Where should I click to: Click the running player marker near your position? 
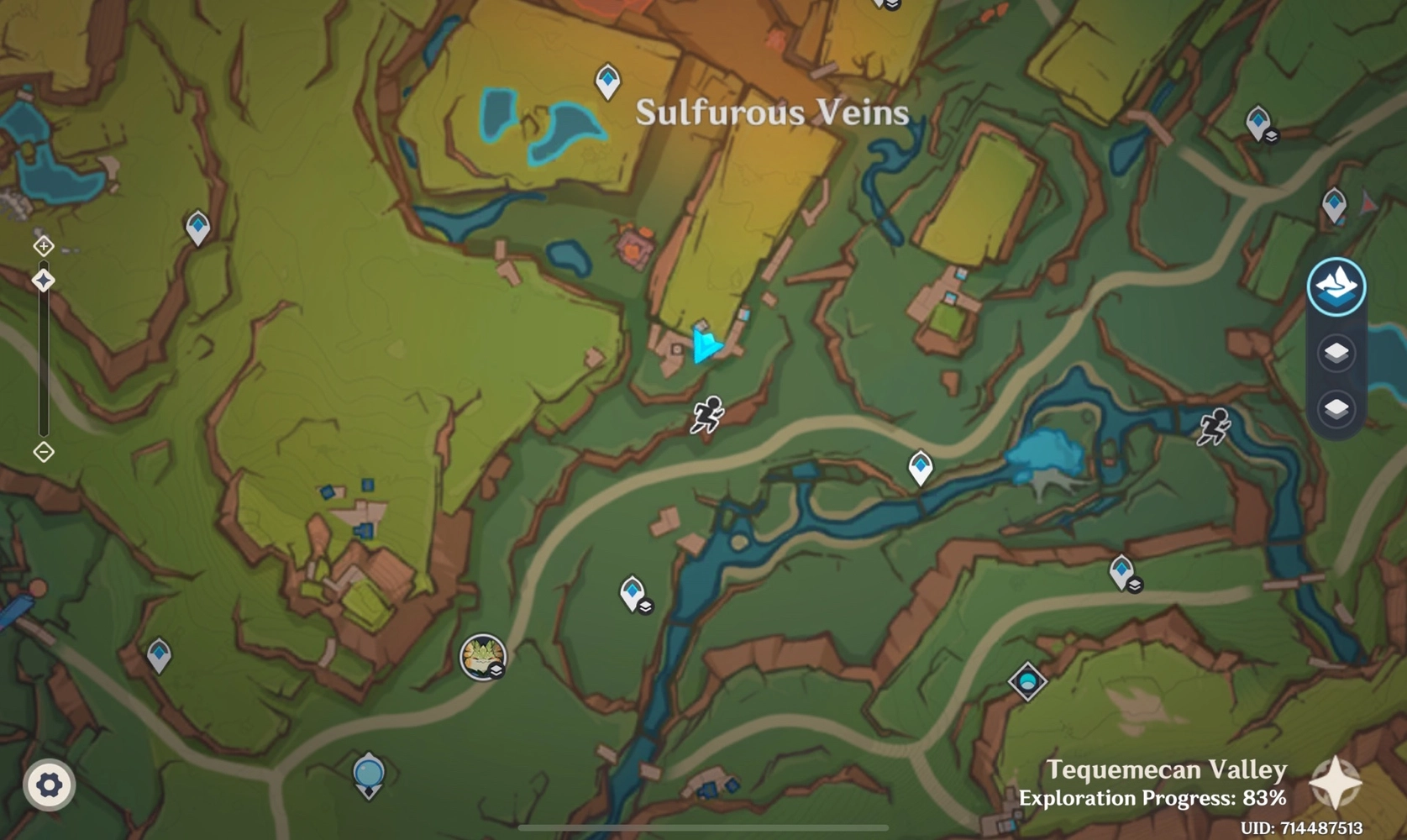706,413
